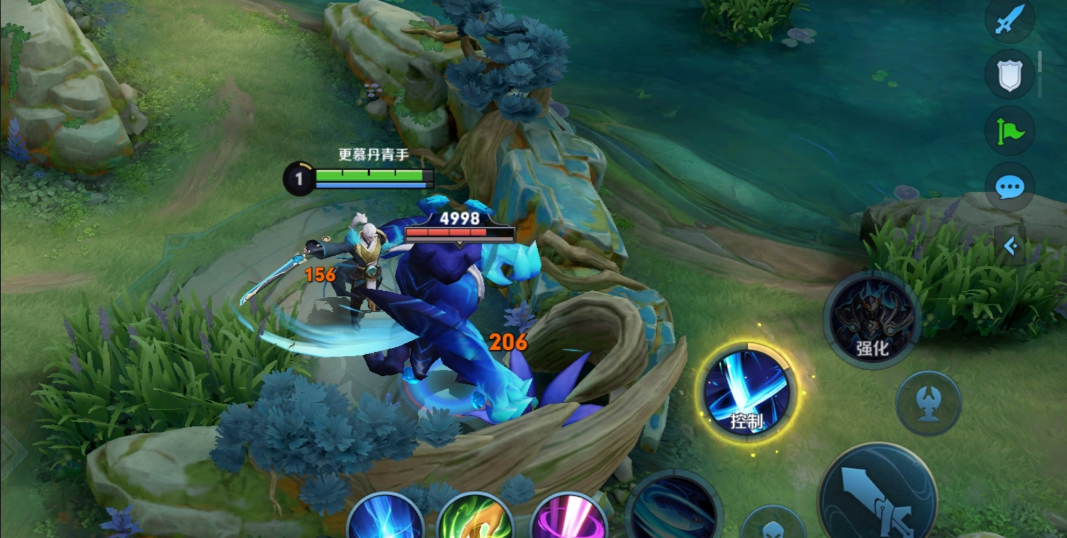The width and height of the screenshot is (1067, 538).
Task: Activate the 强化 armored hero skill
Action: [872, 320]
